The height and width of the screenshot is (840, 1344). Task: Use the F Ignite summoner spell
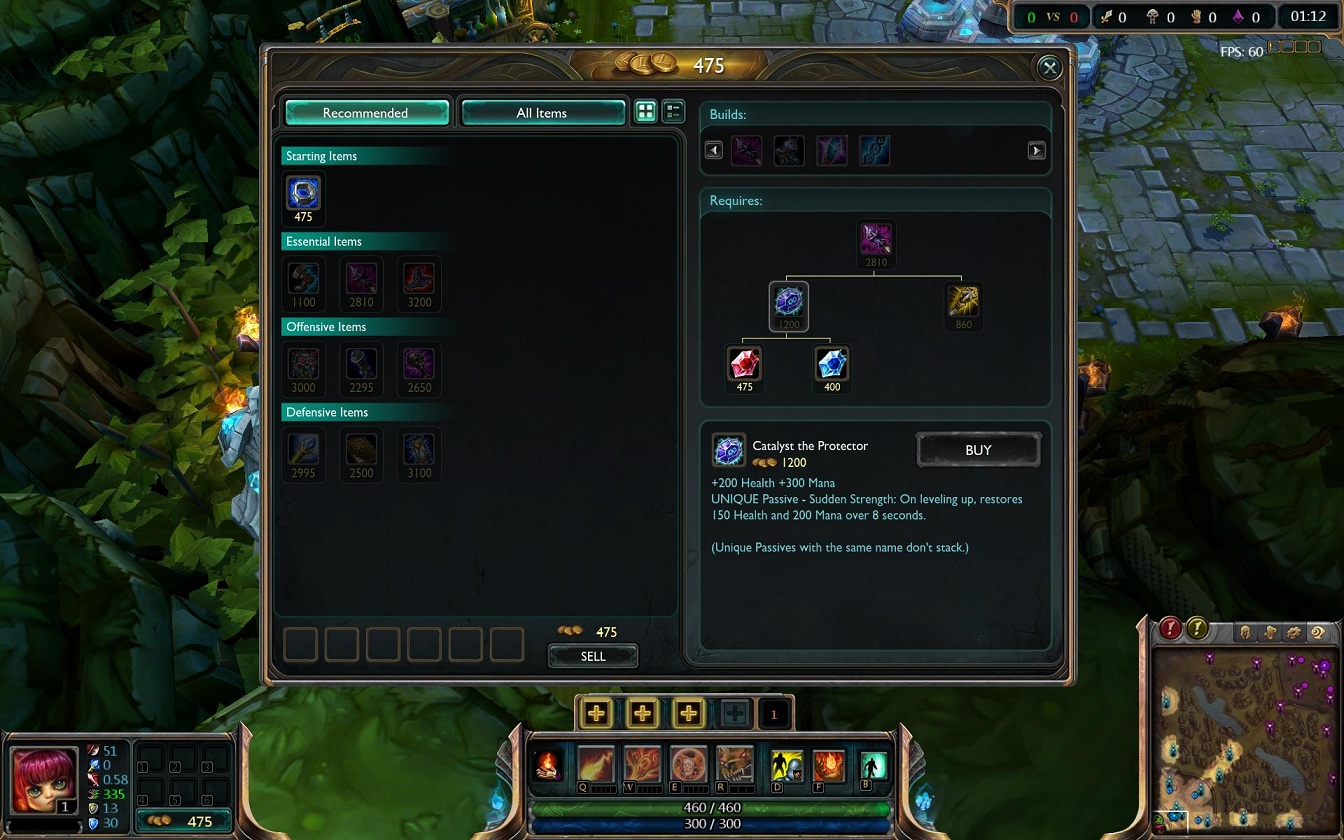[x=828, y=766]
